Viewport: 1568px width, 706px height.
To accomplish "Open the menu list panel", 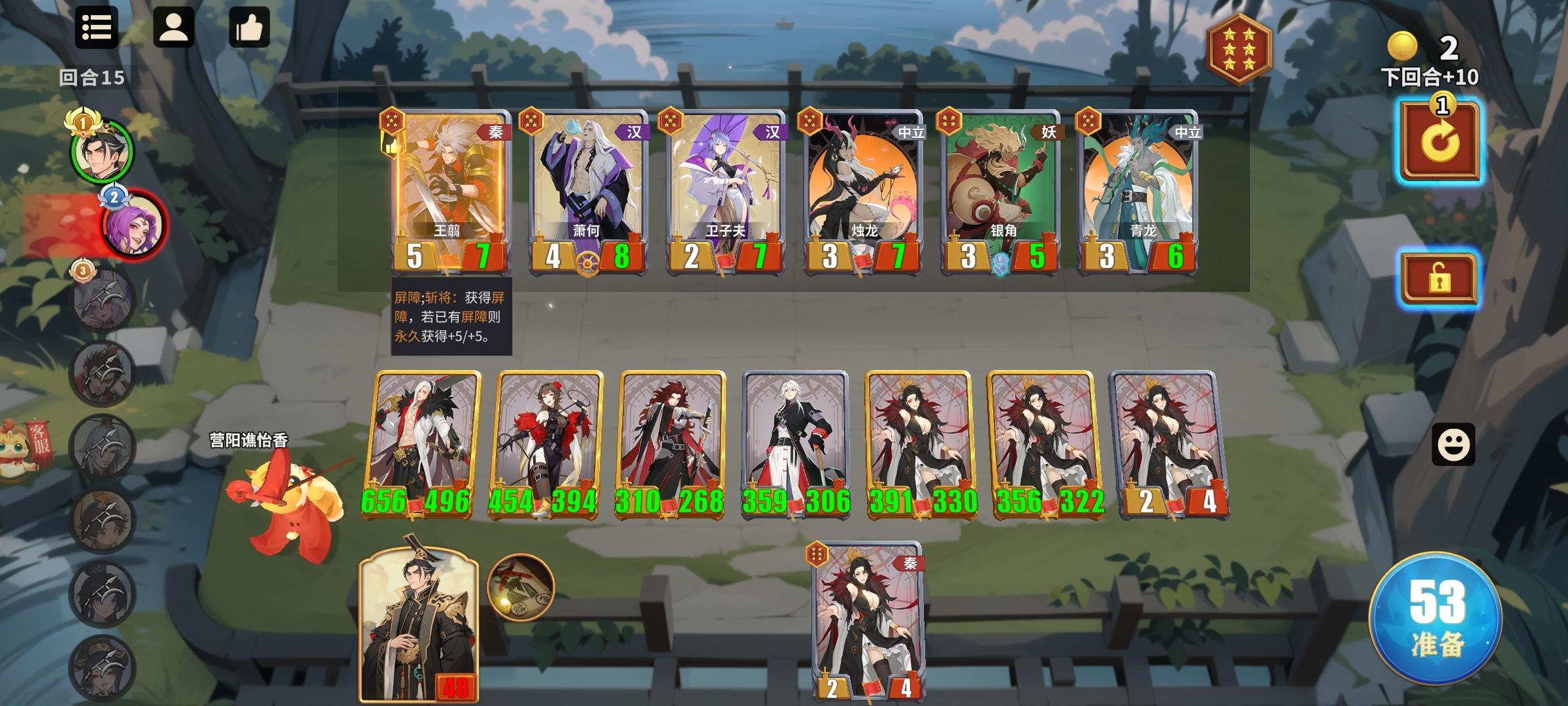I will tap(96, 27).
